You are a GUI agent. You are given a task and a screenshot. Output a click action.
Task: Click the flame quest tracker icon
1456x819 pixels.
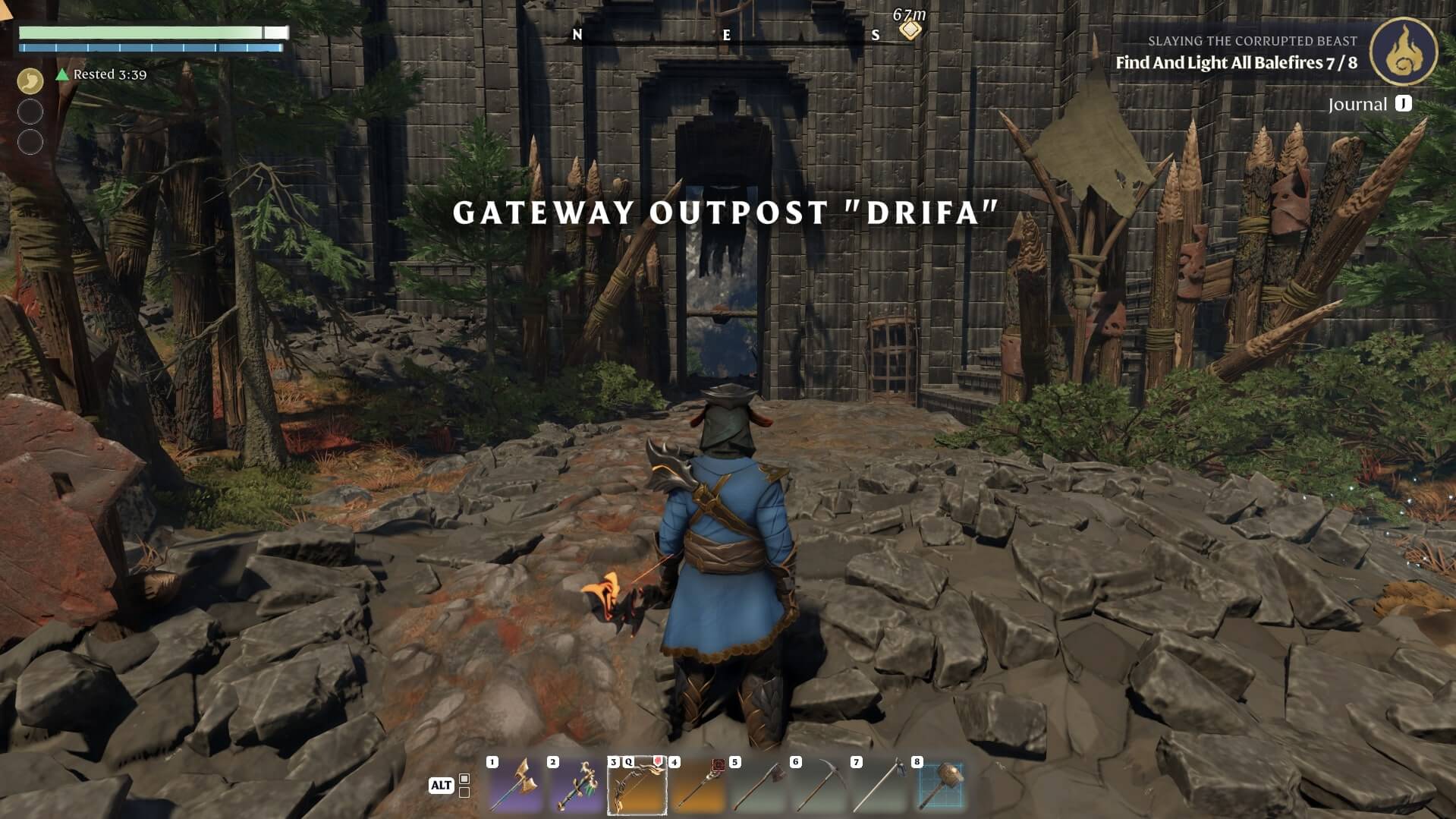pyautogui.click(x=1404, y=52)
